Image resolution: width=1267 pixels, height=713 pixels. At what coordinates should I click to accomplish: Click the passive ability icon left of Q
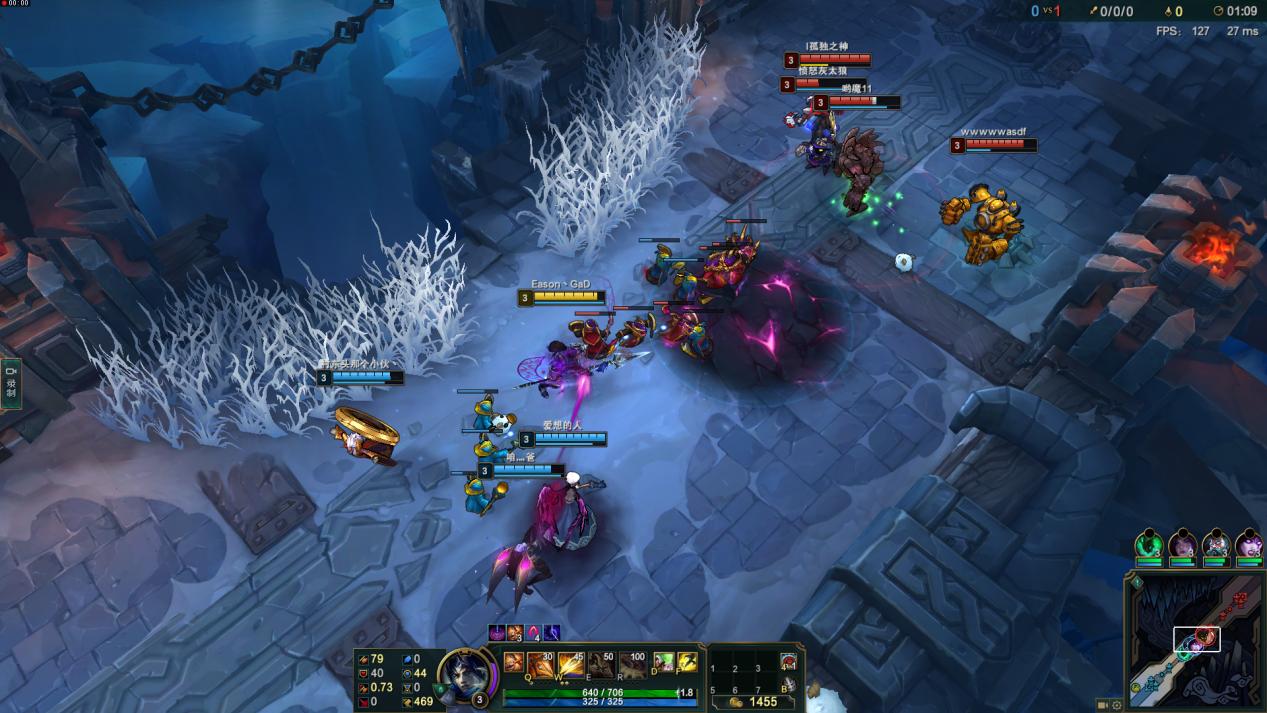513,662
